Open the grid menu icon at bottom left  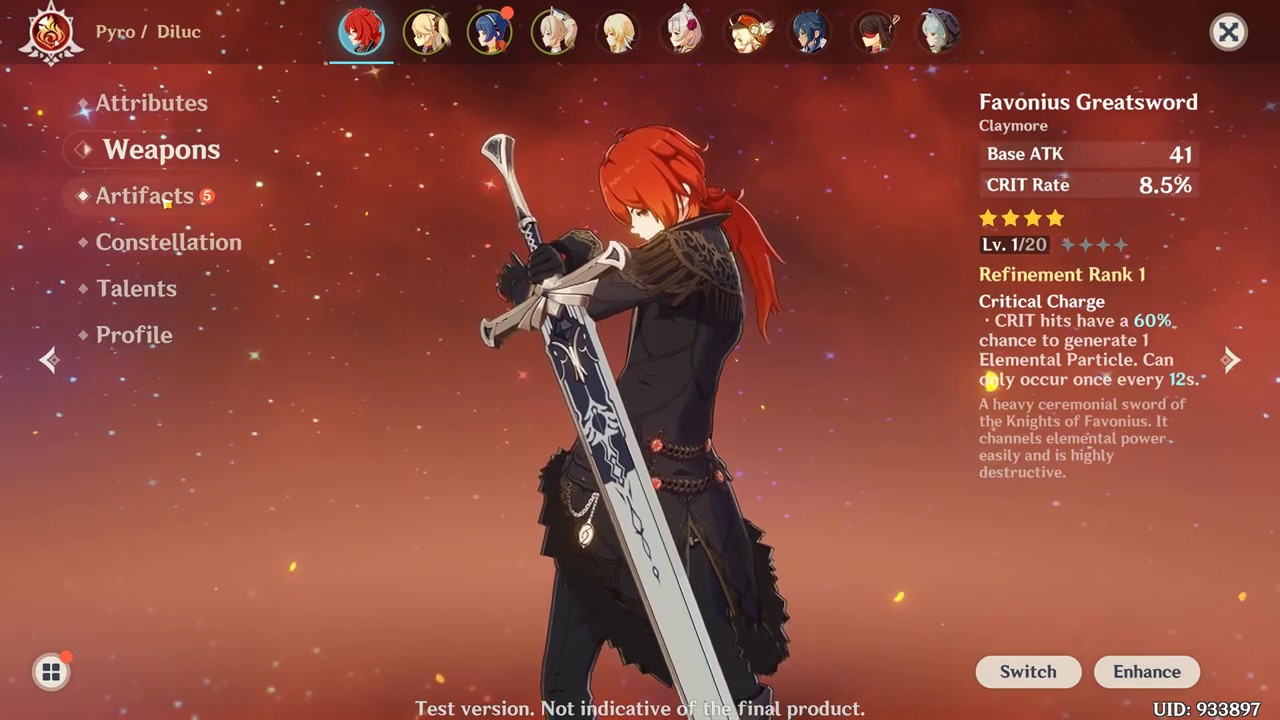(x=51, y=672)
